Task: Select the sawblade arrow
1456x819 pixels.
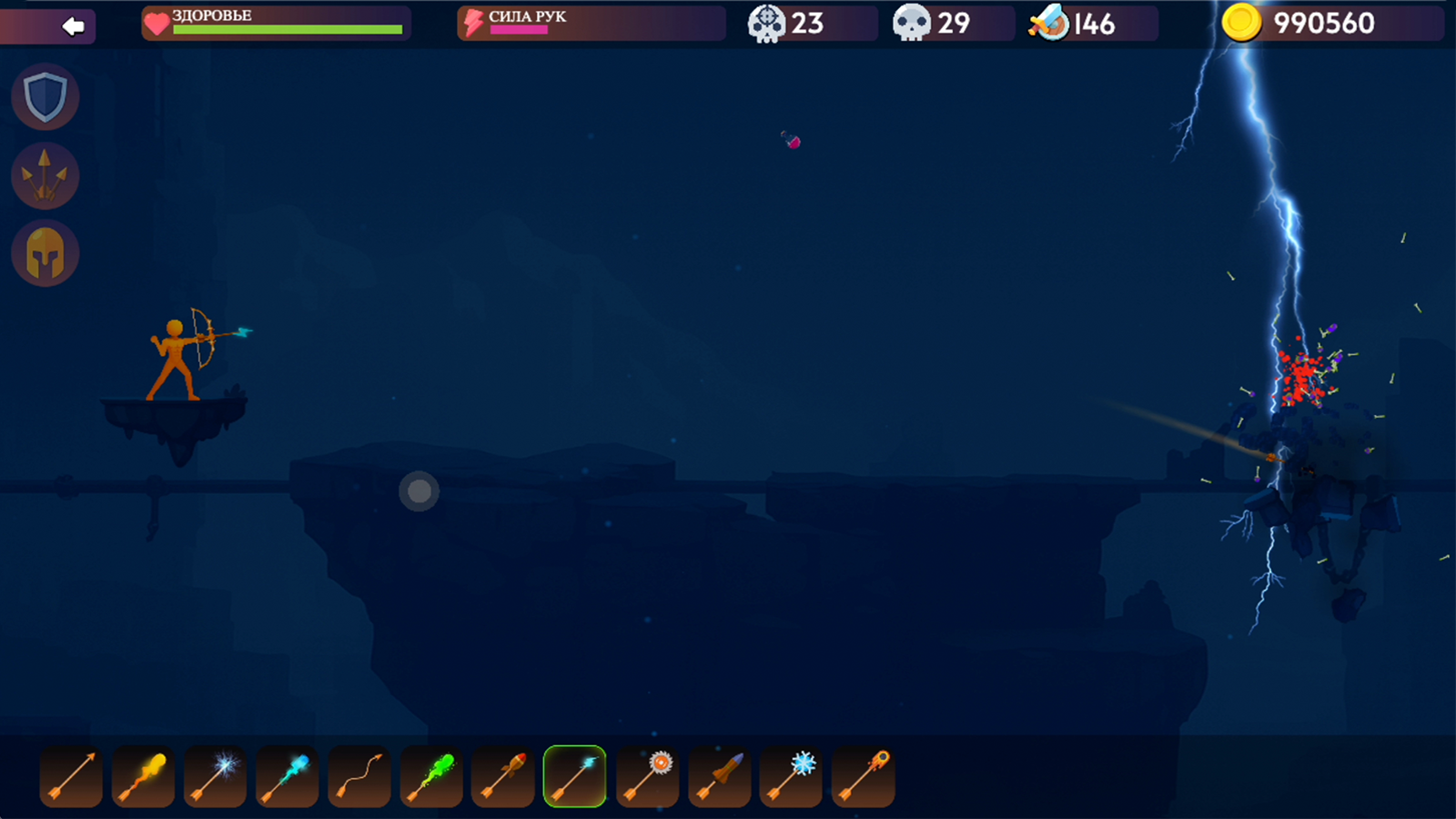Action: (647, 777)
